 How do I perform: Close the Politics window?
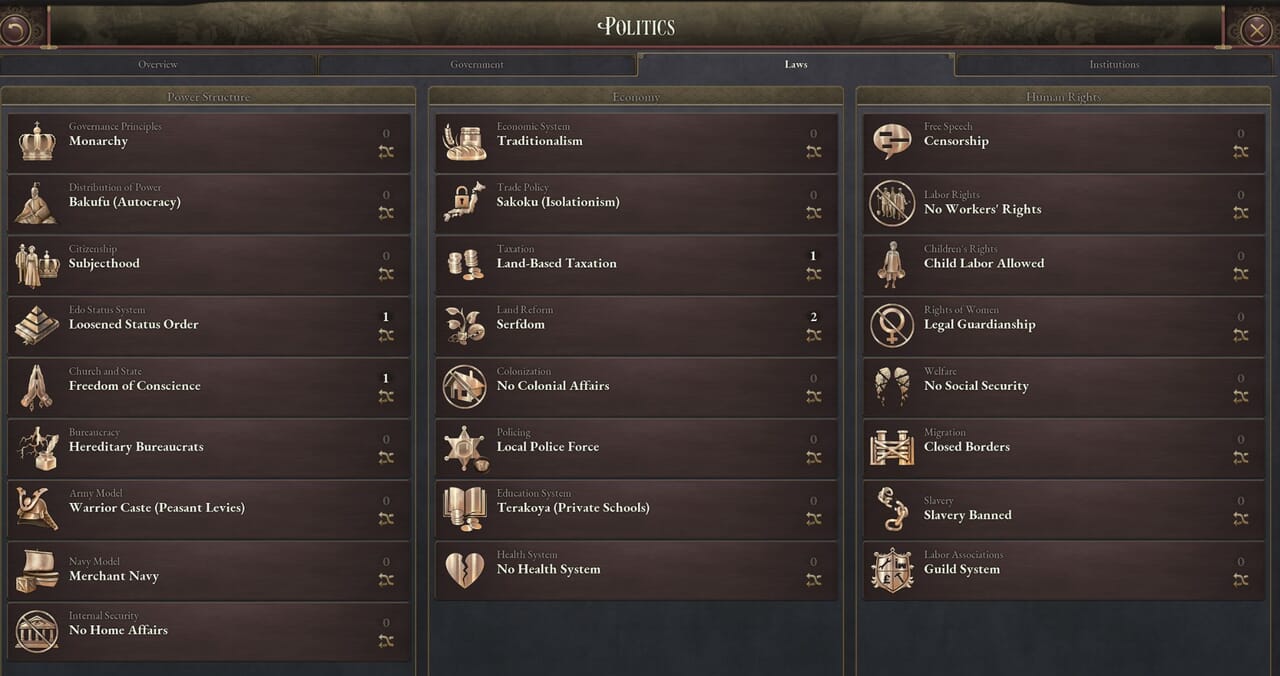[x=1256, y=29]
